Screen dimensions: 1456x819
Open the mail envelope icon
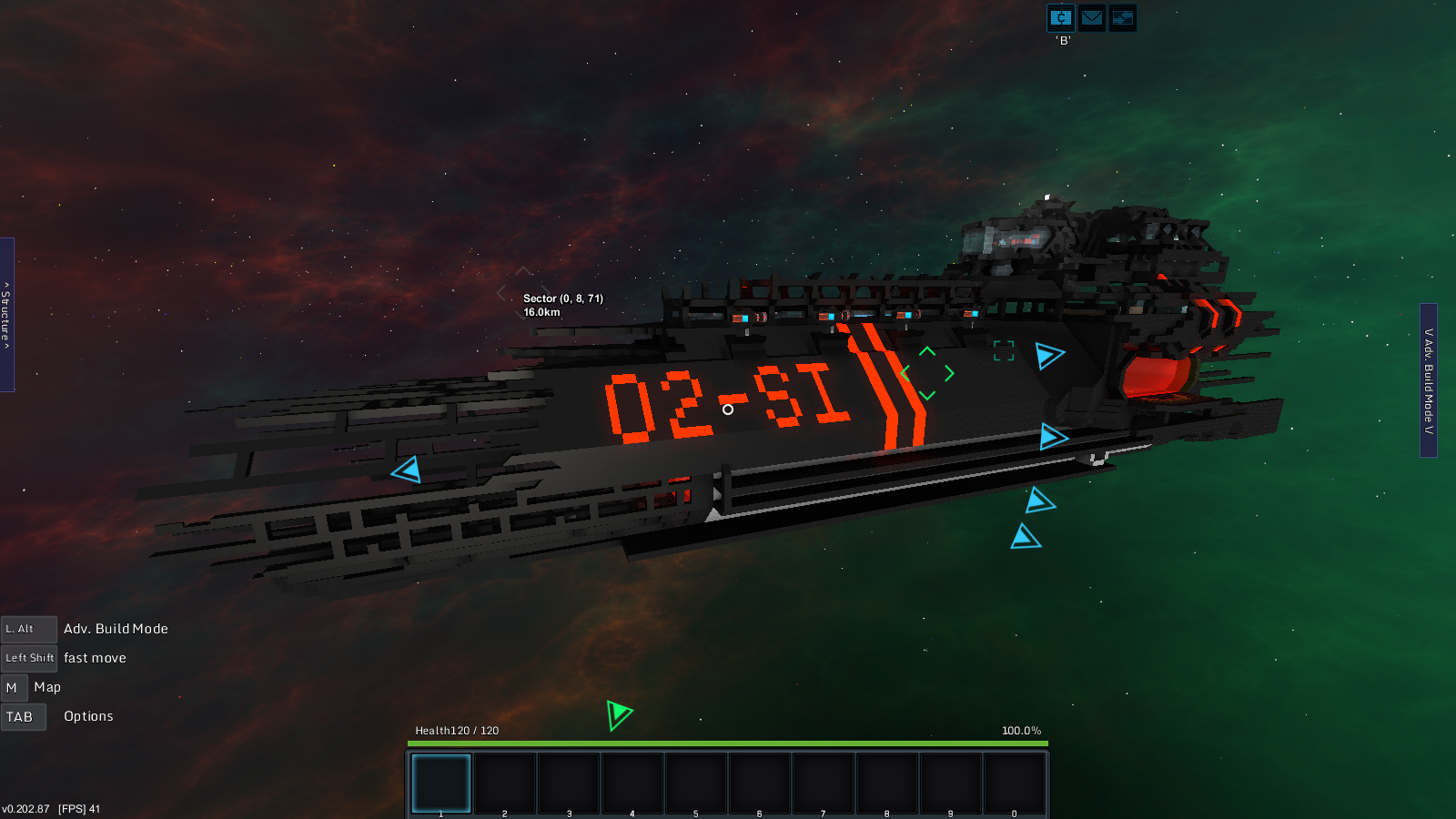click(1092, 18)
